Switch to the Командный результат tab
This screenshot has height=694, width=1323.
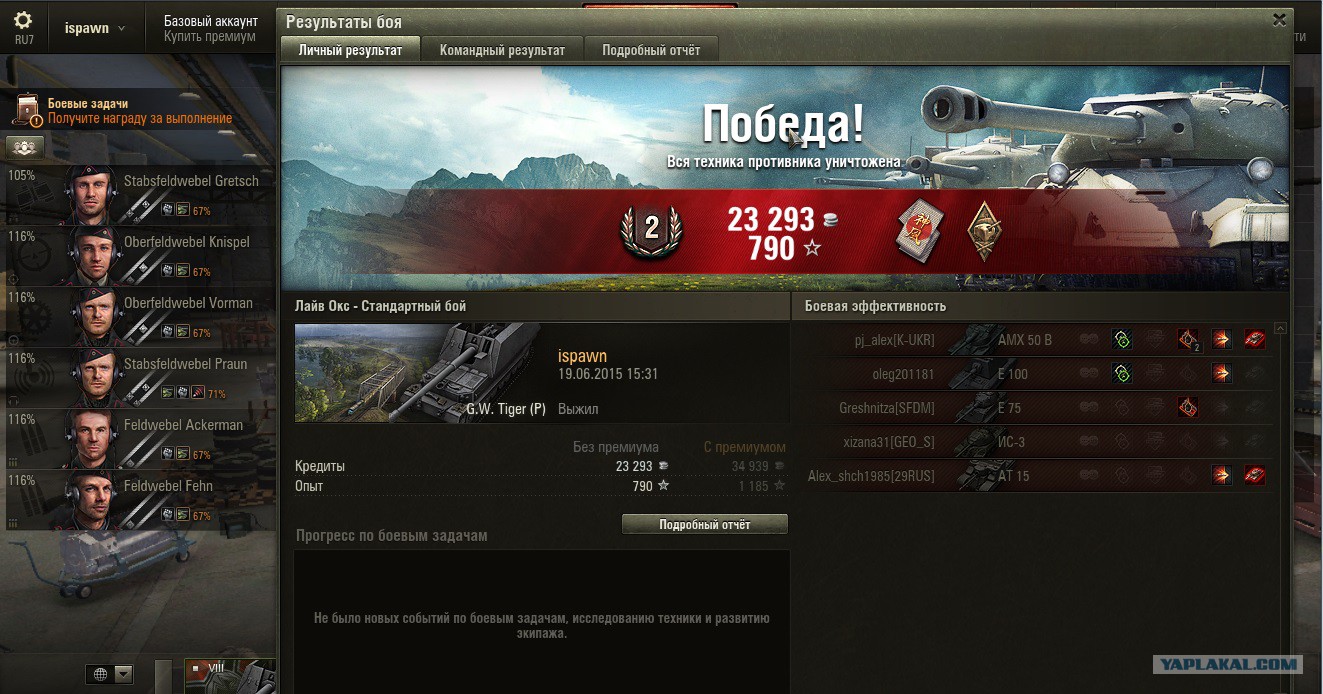click(x=502, y=50)
